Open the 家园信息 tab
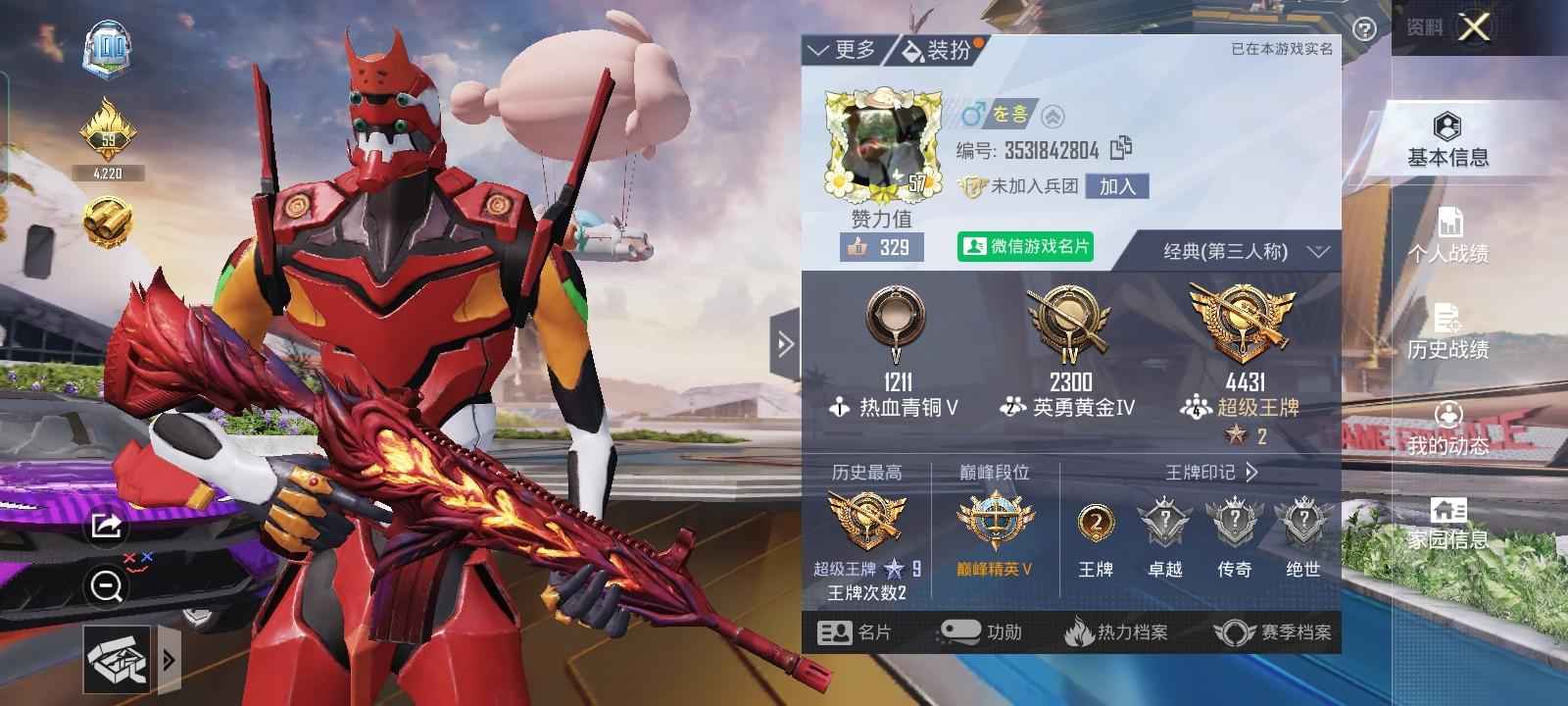Viewport: 1568px width, 706px height. click(1447, 524)
